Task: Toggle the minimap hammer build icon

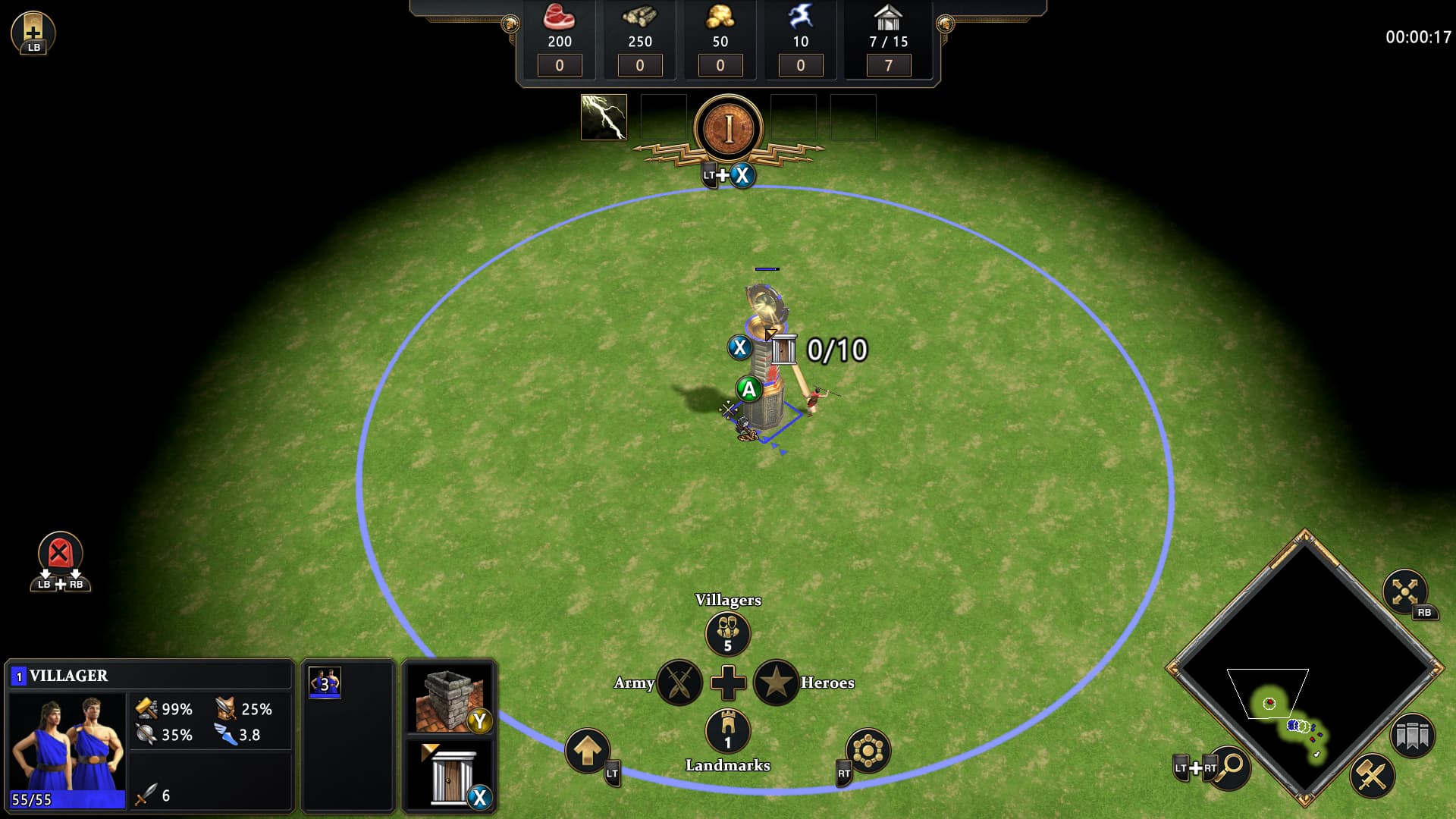Action: coord(1372,775)
